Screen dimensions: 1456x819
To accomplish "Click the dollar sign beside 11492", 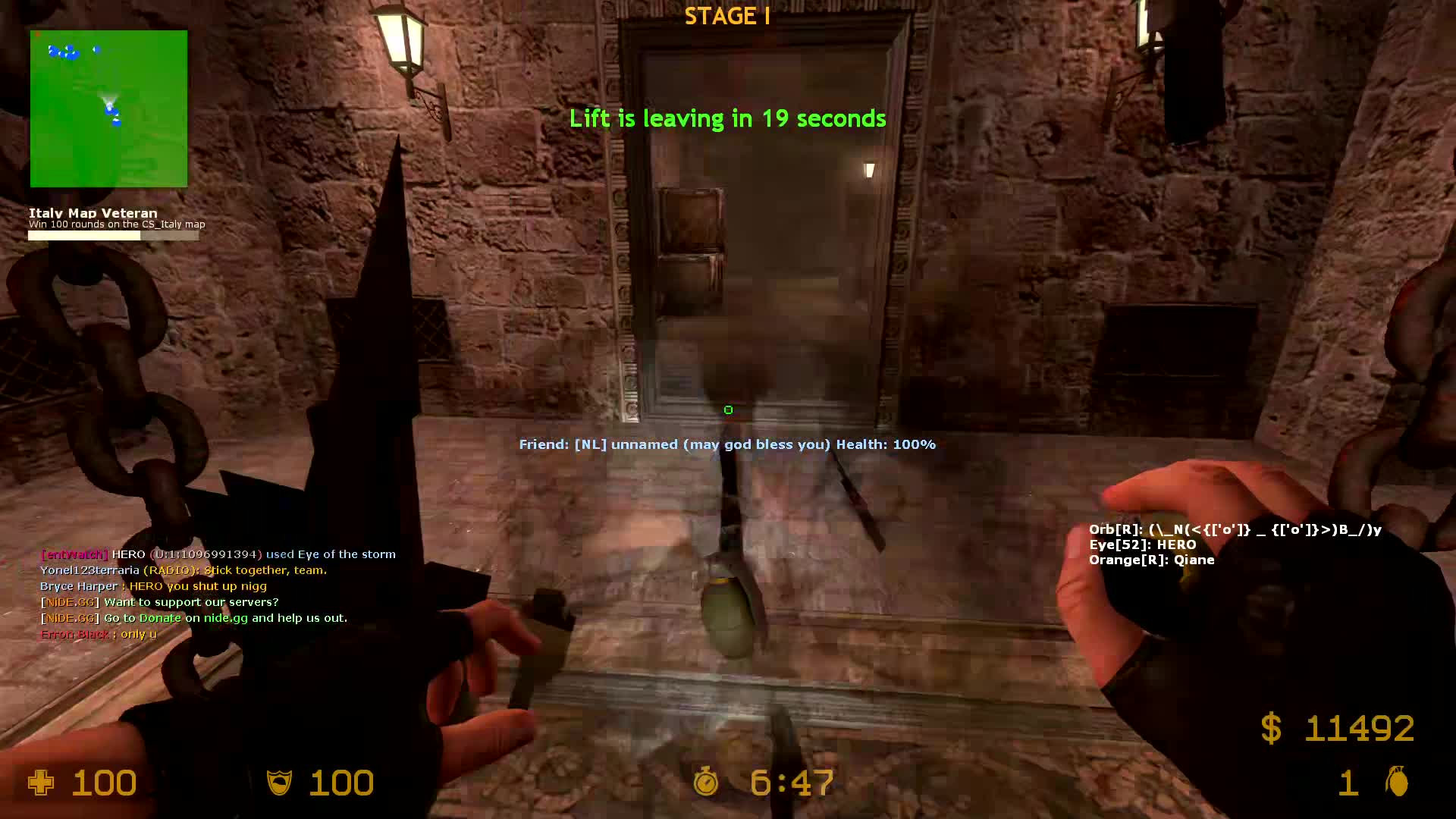I will 1271,730.
